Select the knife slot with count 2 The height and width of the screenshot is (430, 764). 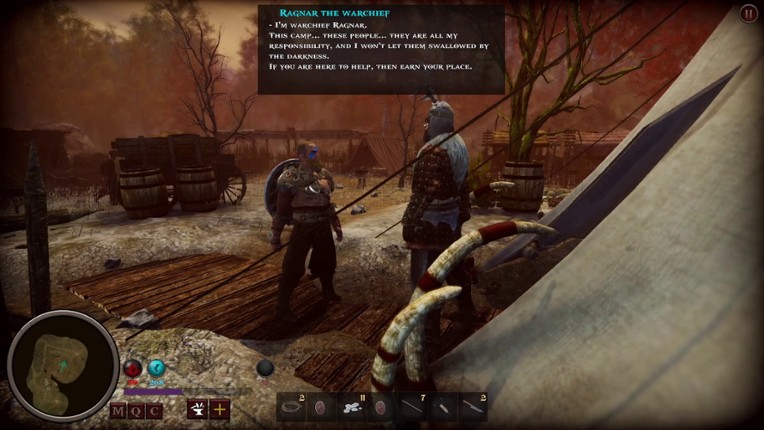pos(471,407)
